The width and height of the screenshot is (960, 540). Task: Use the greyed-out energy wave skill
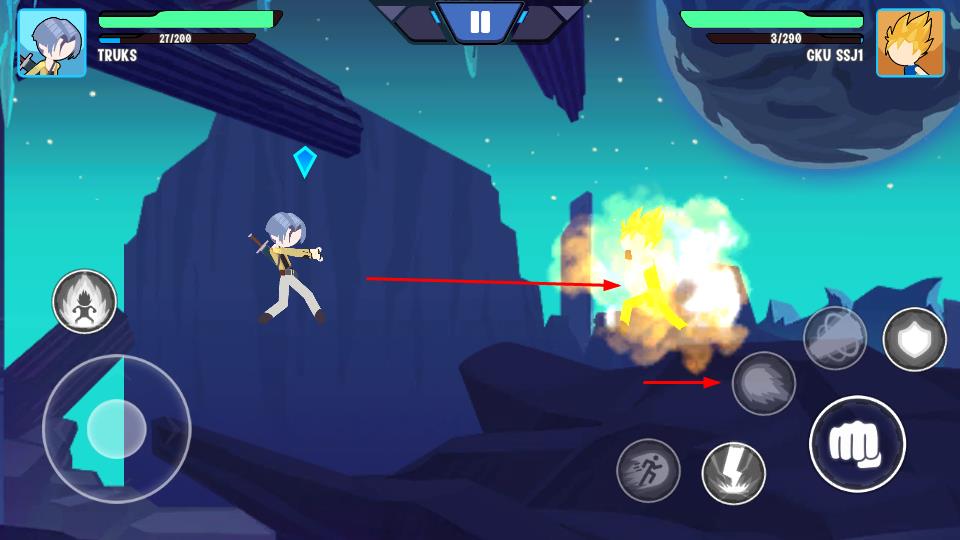click(x=835, y=338)
